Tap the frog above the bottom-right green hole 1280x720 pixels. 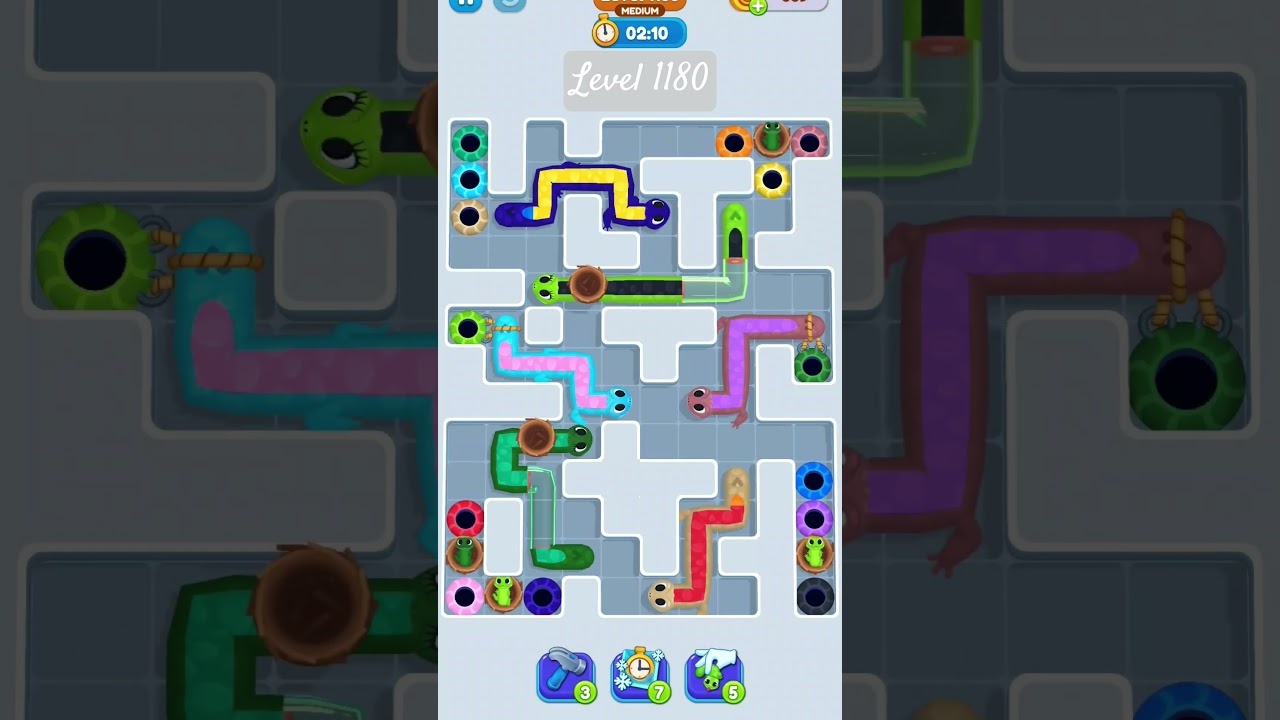(x=813, y=551)
